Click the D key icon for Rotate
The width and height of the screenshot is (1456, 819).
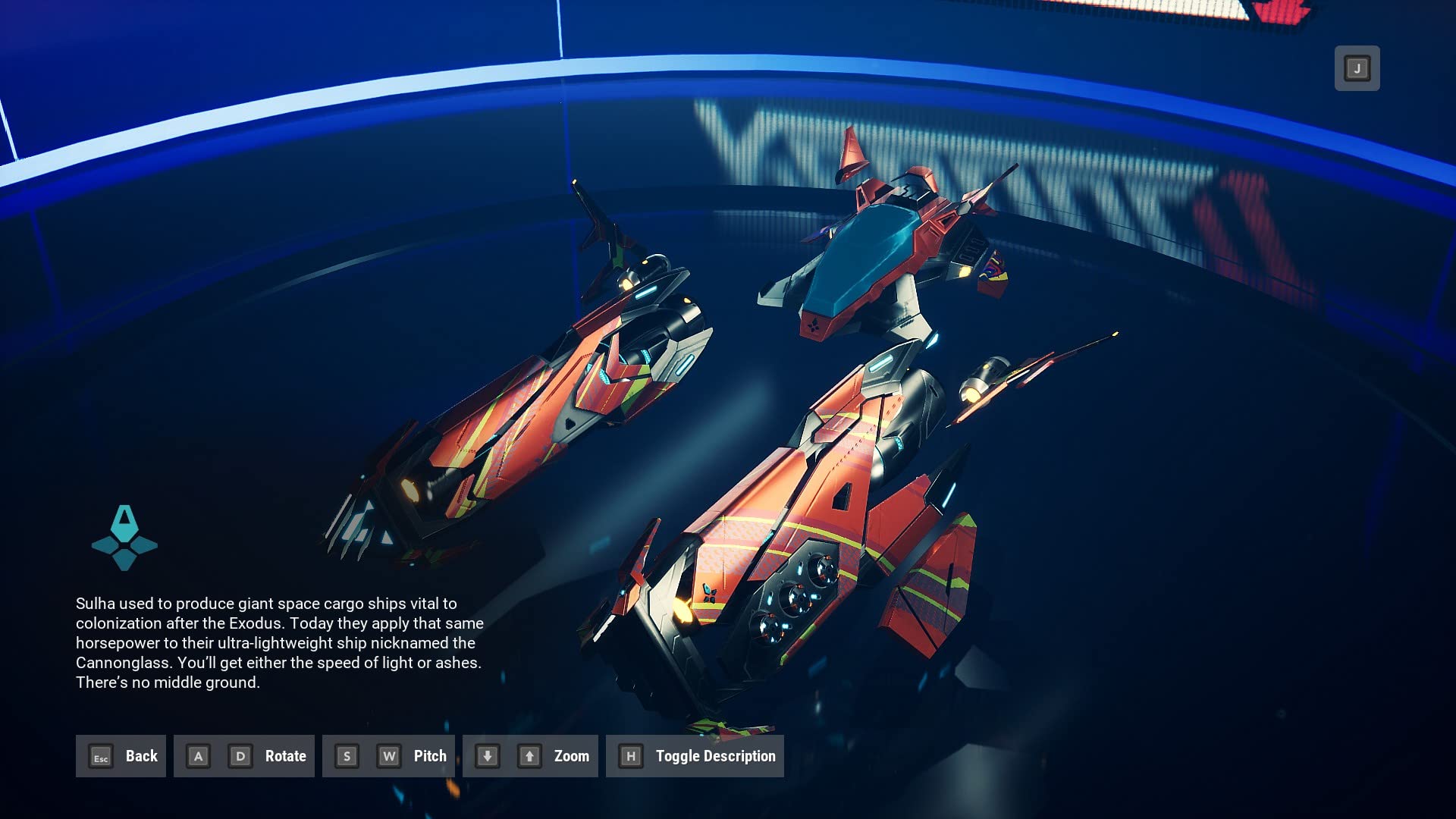click(239, 756)
